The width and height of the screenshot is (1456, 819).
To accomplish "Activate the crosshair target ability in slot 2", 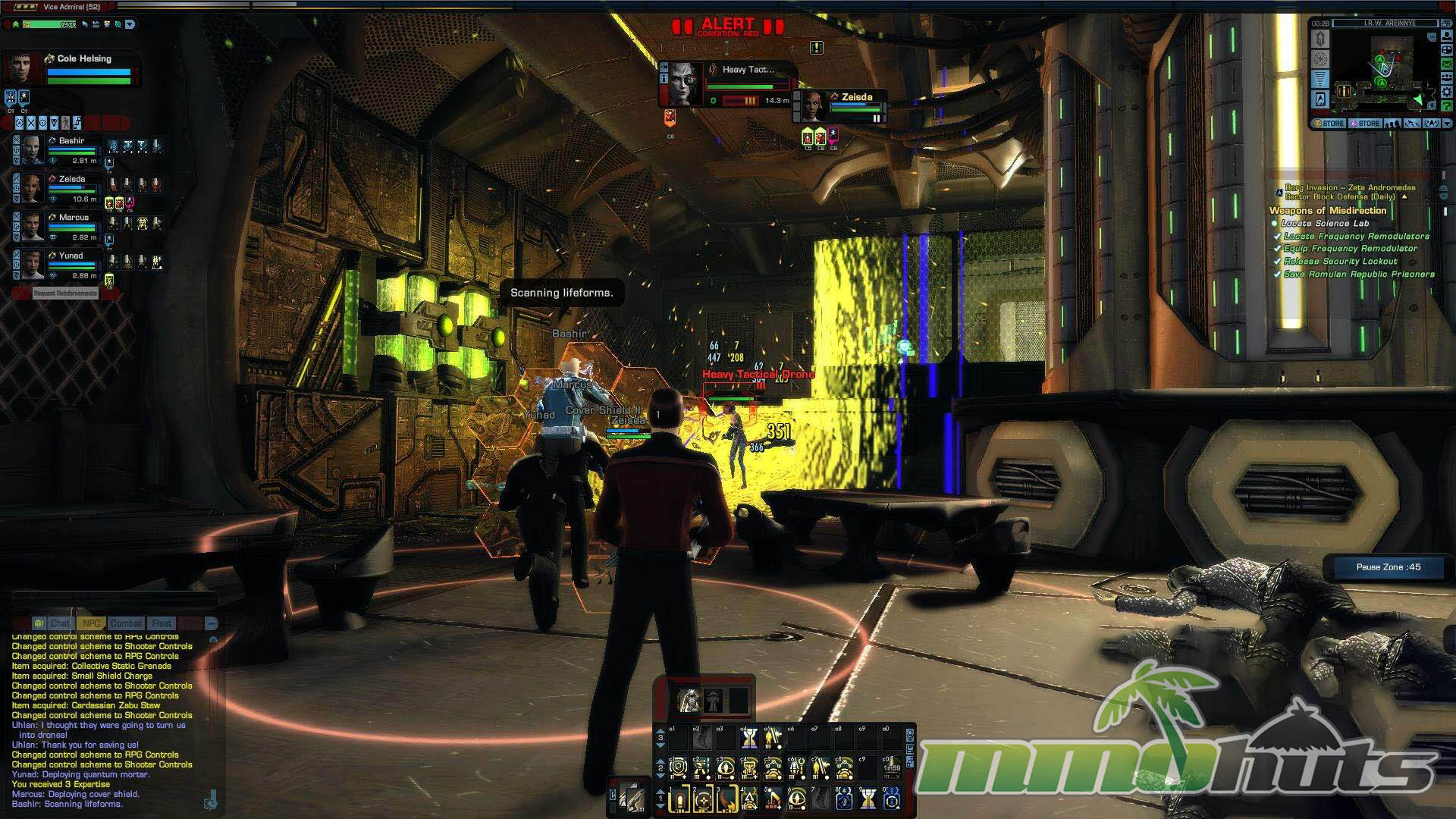I will (x=703, y=799).
